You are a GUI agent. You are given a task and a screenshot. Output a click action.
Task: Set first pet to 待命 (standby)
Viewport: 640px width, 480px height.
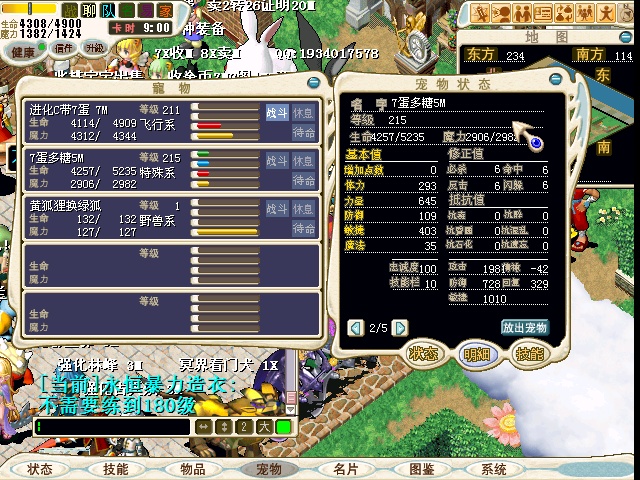304,131
